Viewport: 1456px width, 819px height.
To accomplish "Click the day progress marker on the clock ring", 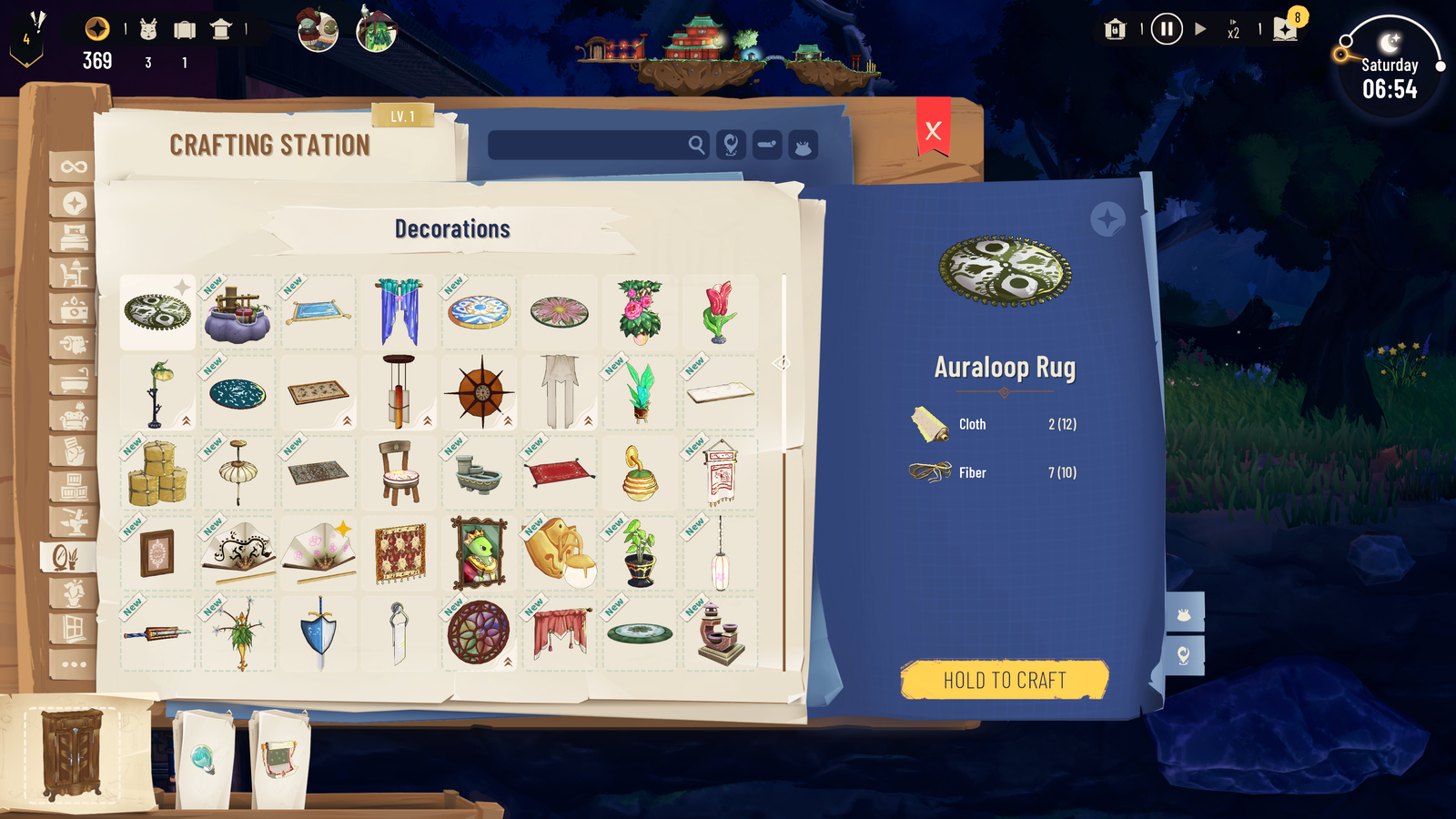I will [1340, 55].
